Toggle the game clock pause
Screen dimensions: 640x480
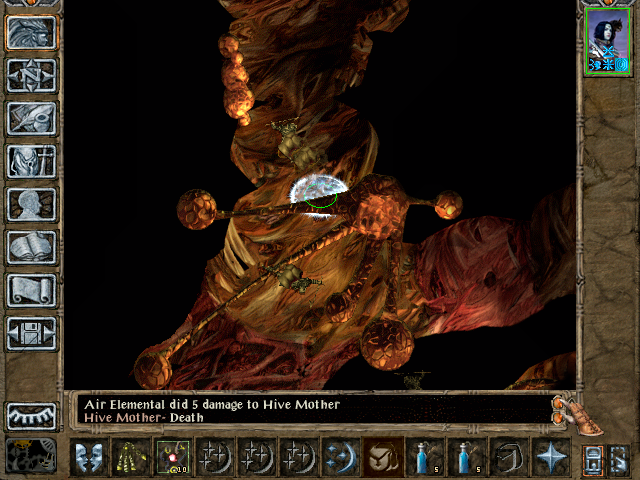pos(31,456)
